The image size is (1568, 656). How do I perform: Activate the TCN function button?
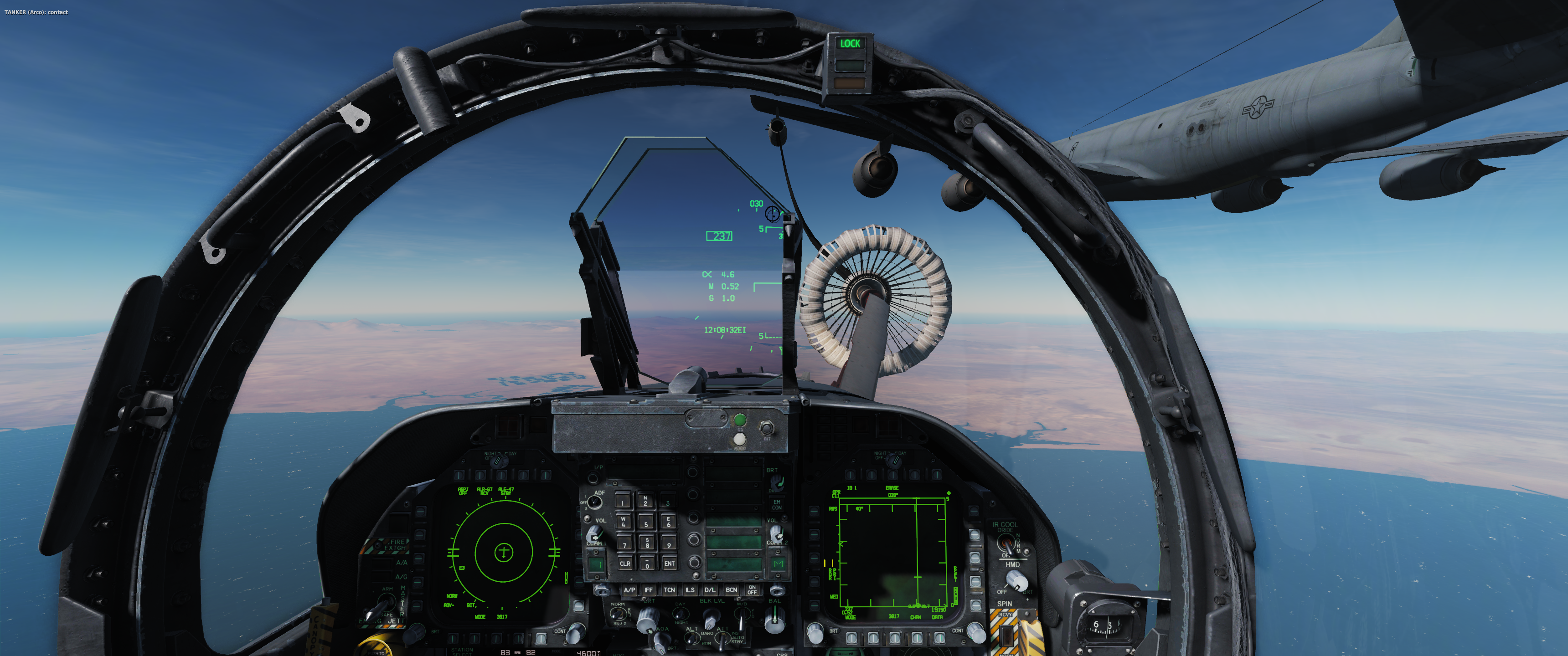669,589
